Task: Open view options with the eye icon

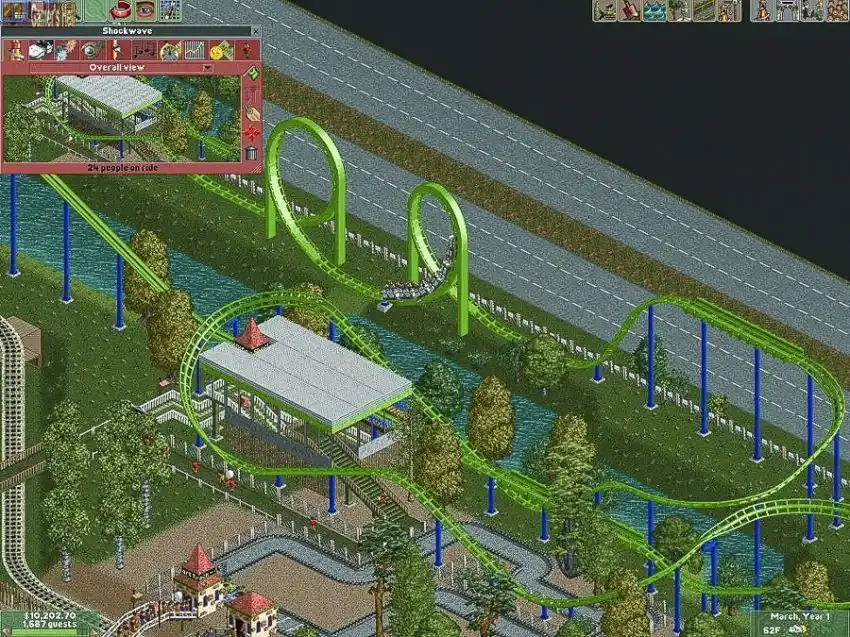Action: (x=146, y=11)
